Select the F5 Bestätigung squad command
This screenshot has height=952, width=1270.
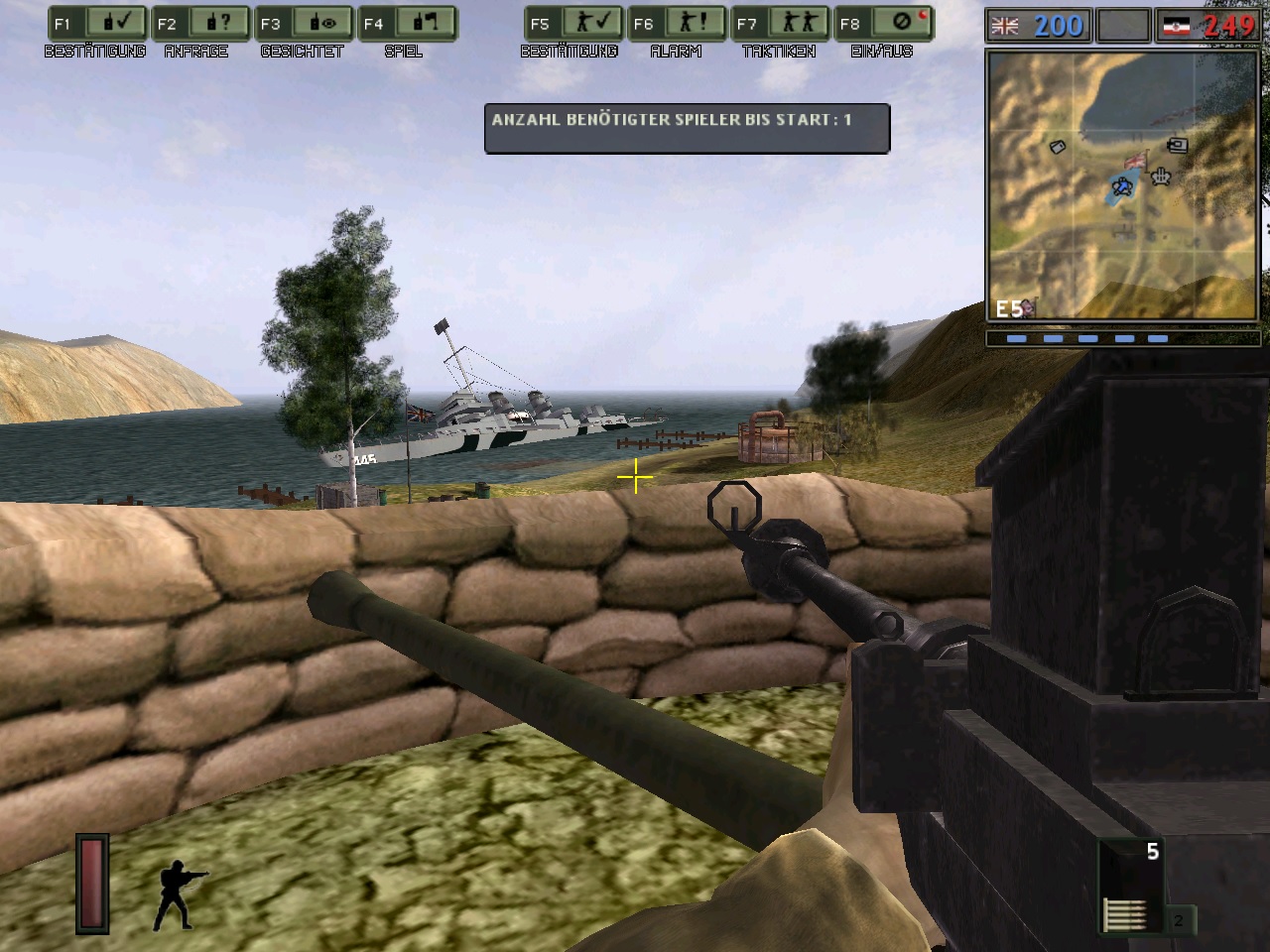click(x=572, y=24)
